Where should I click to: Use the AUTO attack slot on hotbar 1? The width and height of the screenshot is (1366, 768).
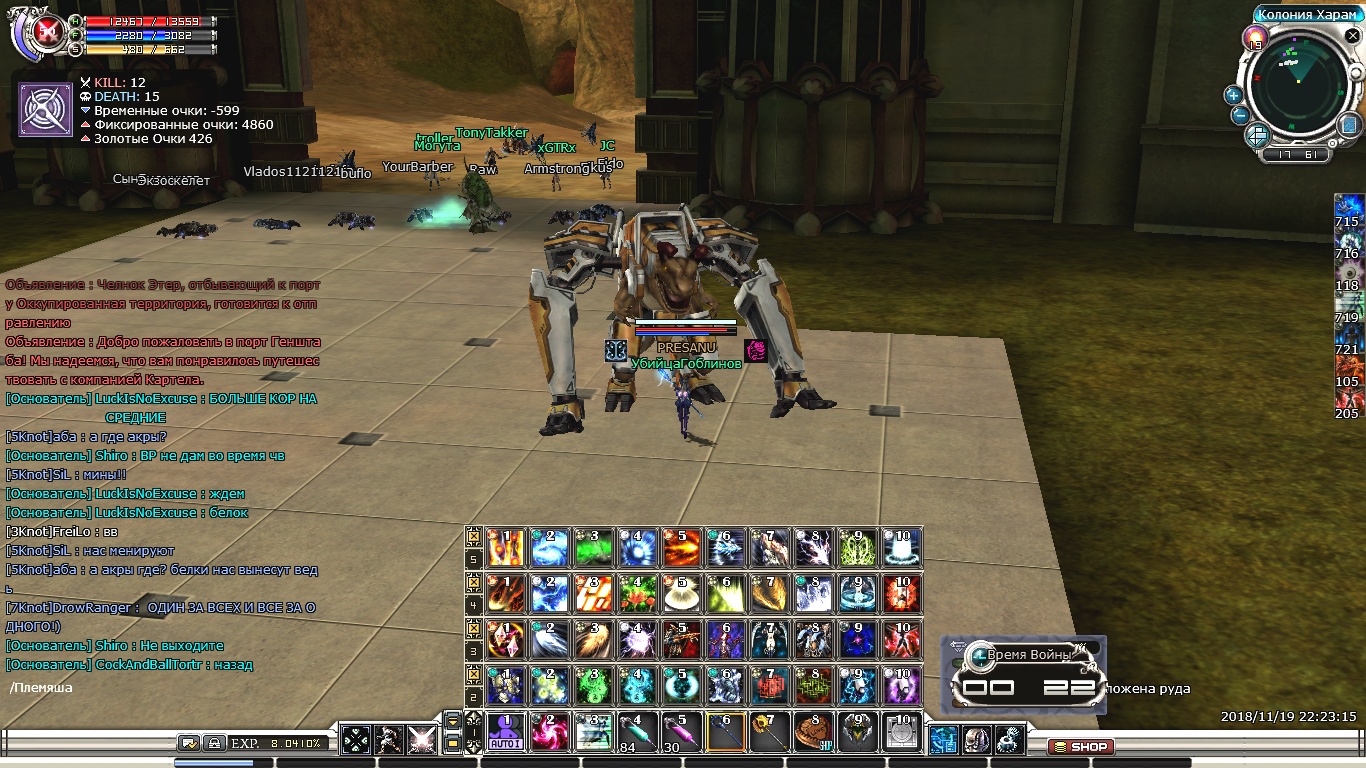pyautogui.click(x=506, y=732)
